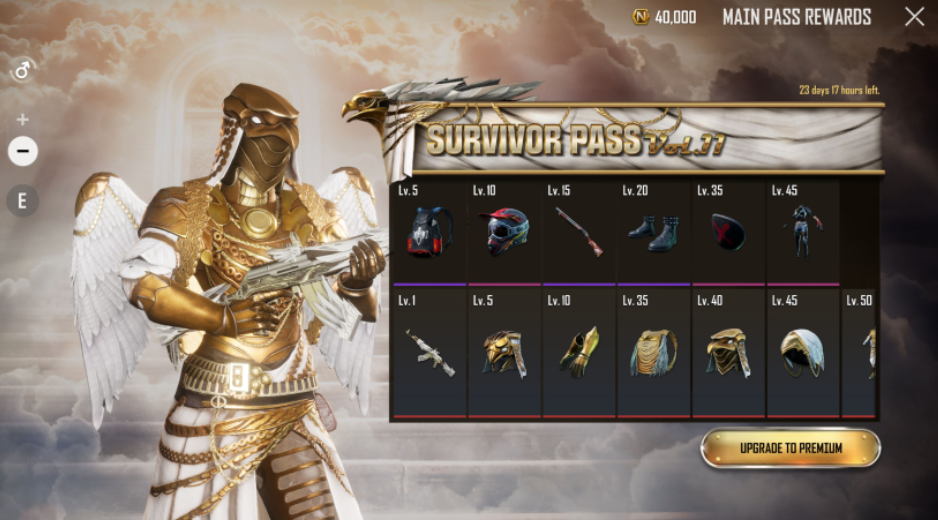938x520 pixels.
Task: Pick the Lv. 20 boots reward
Action: 655,231
